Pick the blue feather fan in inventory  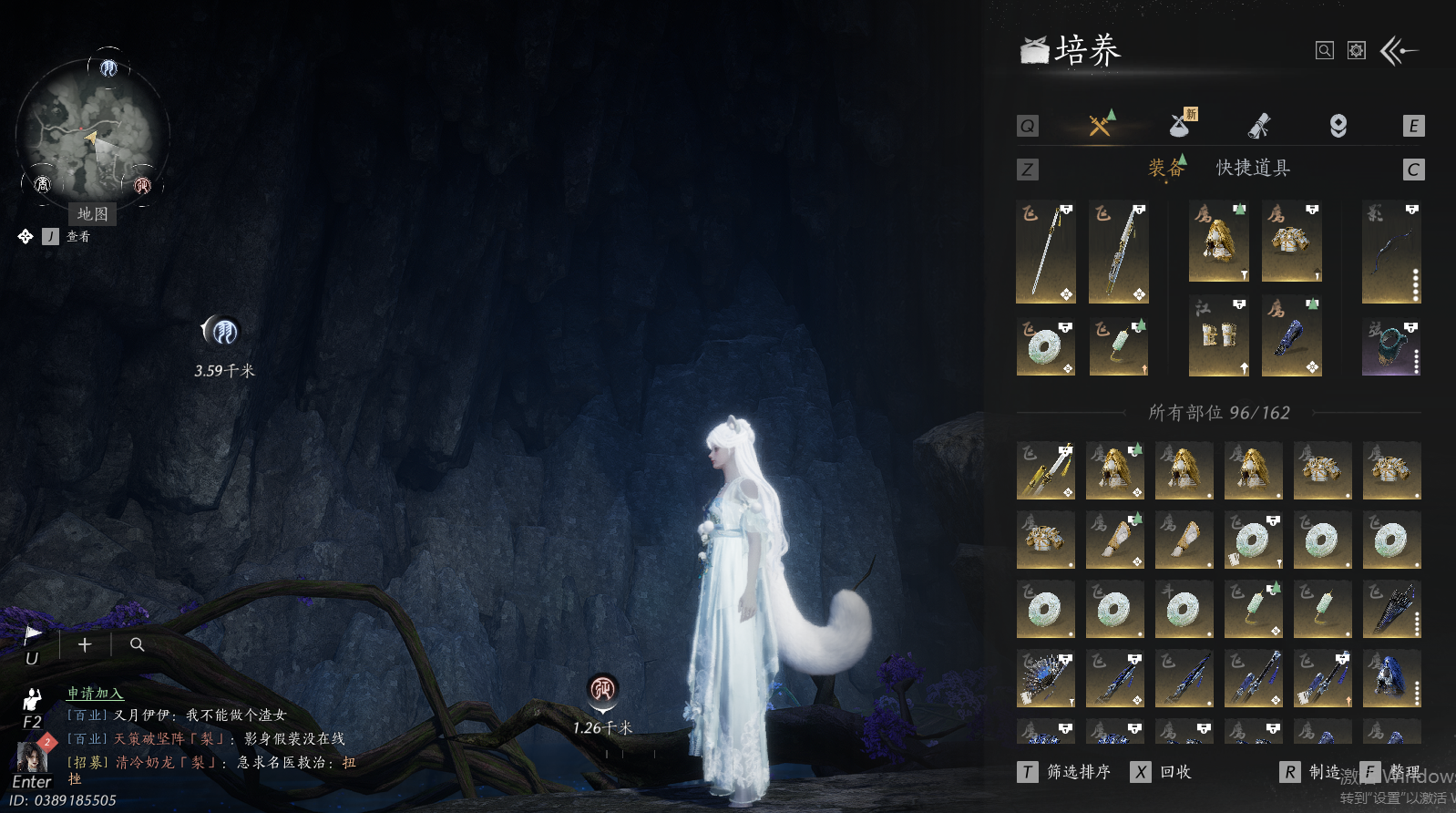[x=1045, y=679]
